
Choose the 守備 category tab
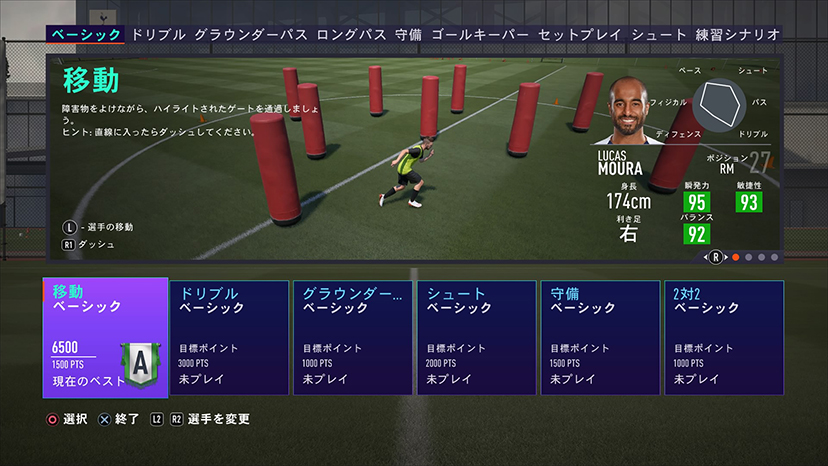coord(408,34)
